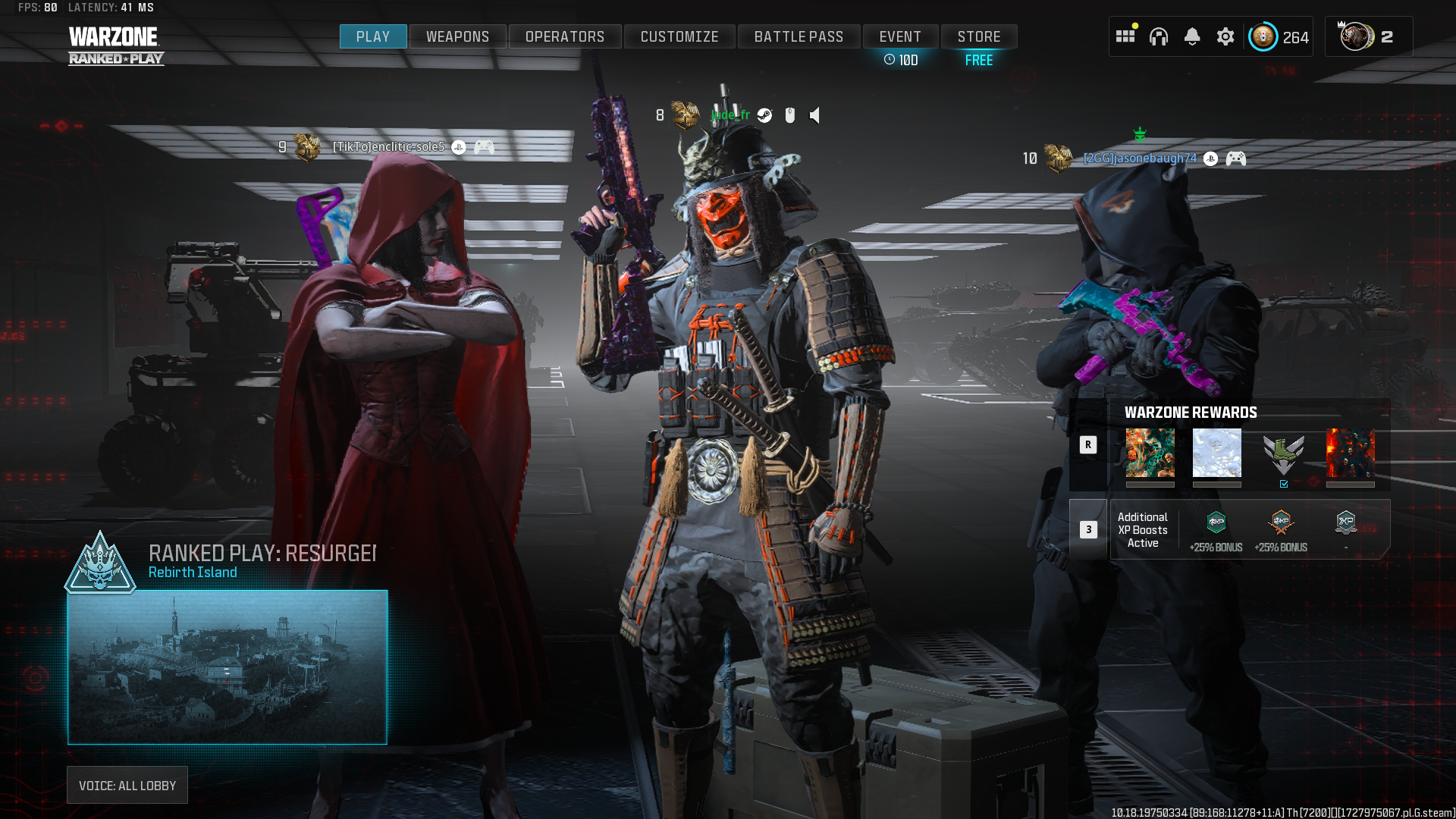The height and width of the screenshot is (819, 1456).
Task: Open the player level 264 profile badge
Action: pyautogui.click(x=1279, y=36)
